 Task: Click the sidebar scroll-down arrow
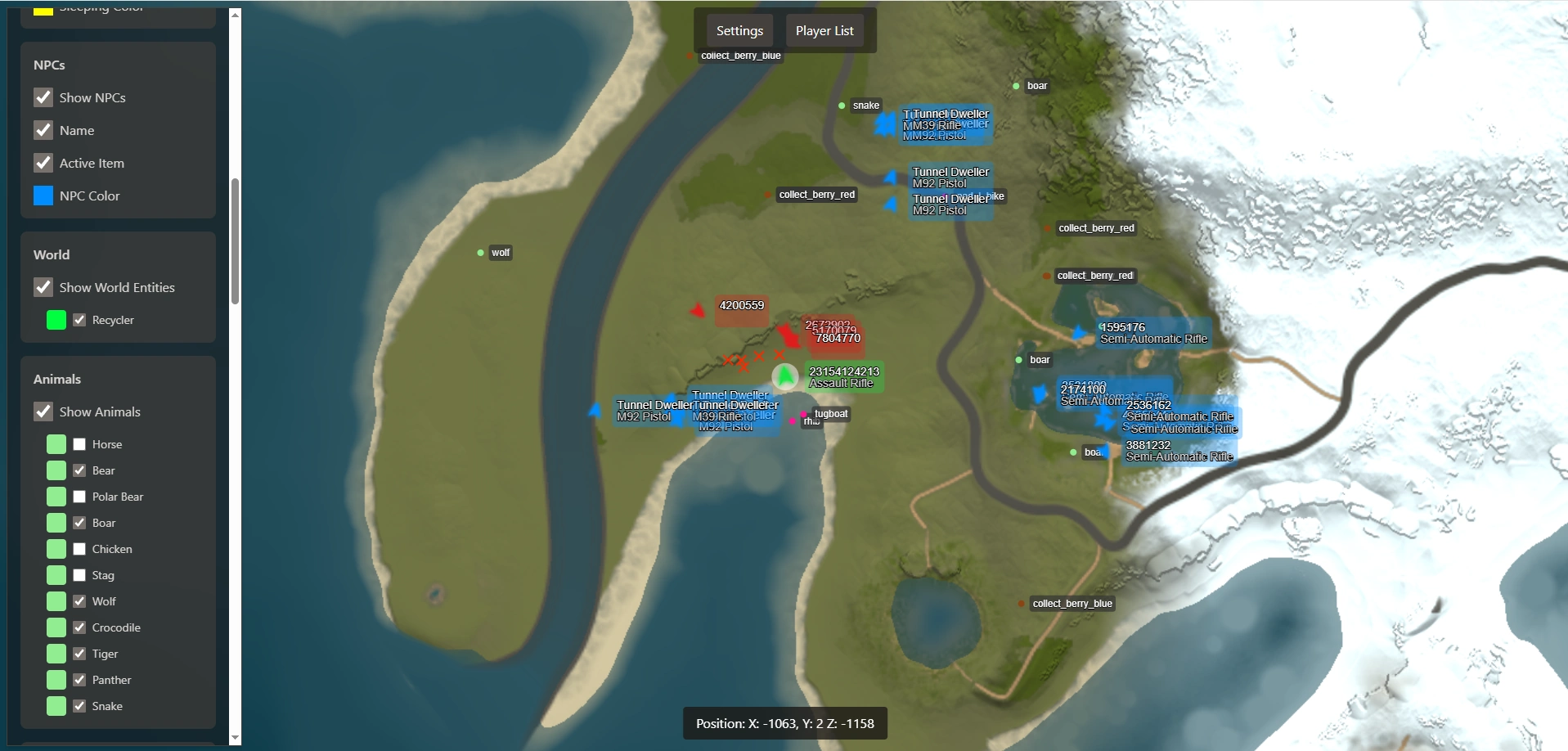236,738
